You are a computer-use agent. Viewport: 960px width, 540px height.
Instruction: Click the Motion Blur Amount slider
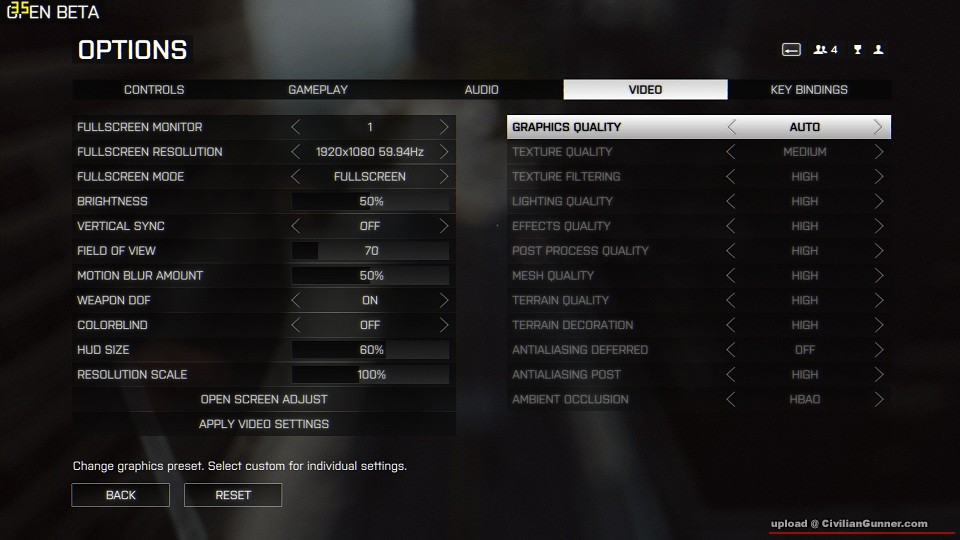(370, 276)
